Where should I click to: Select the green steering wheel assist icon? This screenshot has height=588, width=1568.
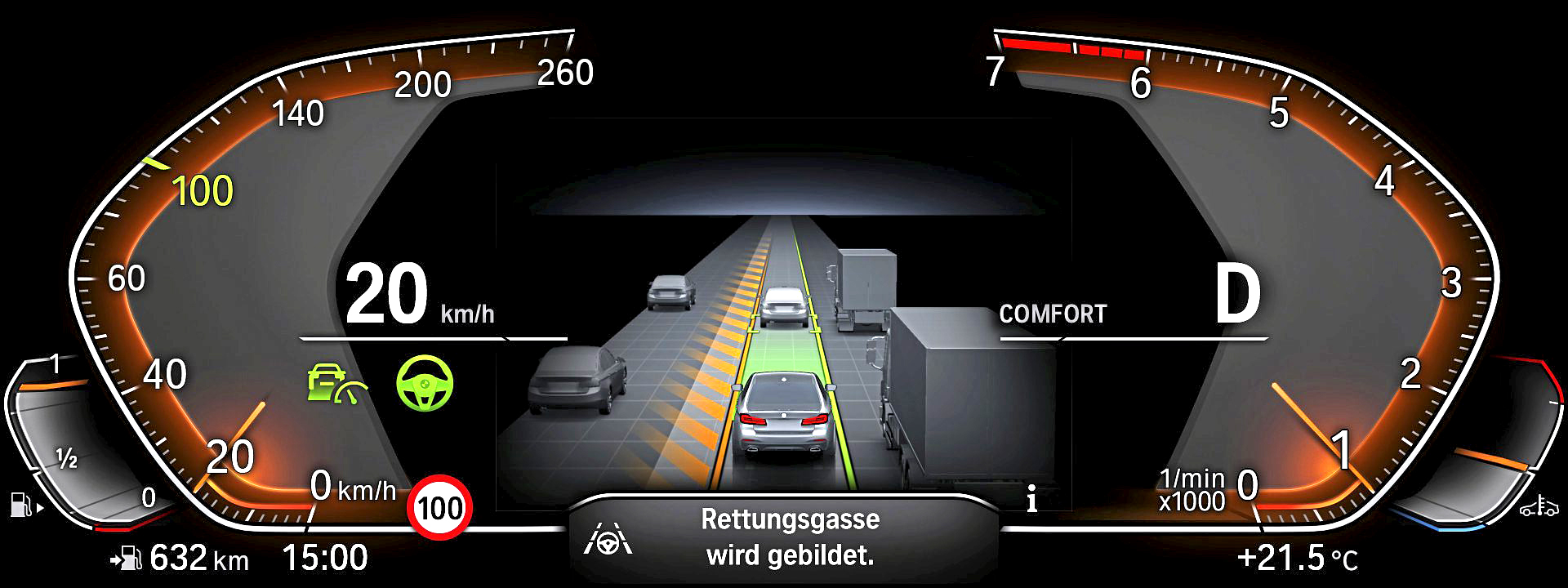click(425, 383)
